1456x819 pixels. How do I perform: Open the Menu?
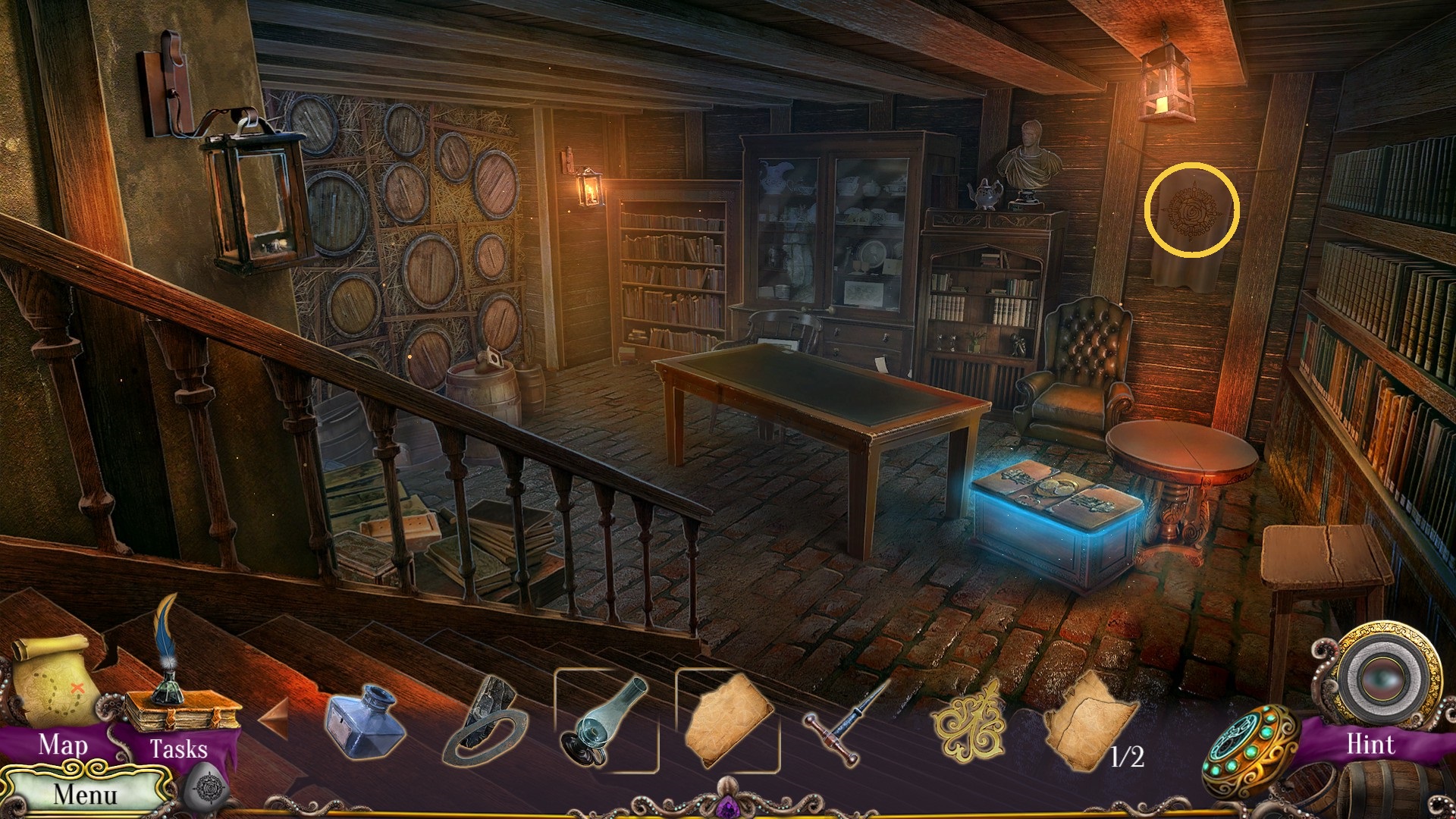[85, 794]
